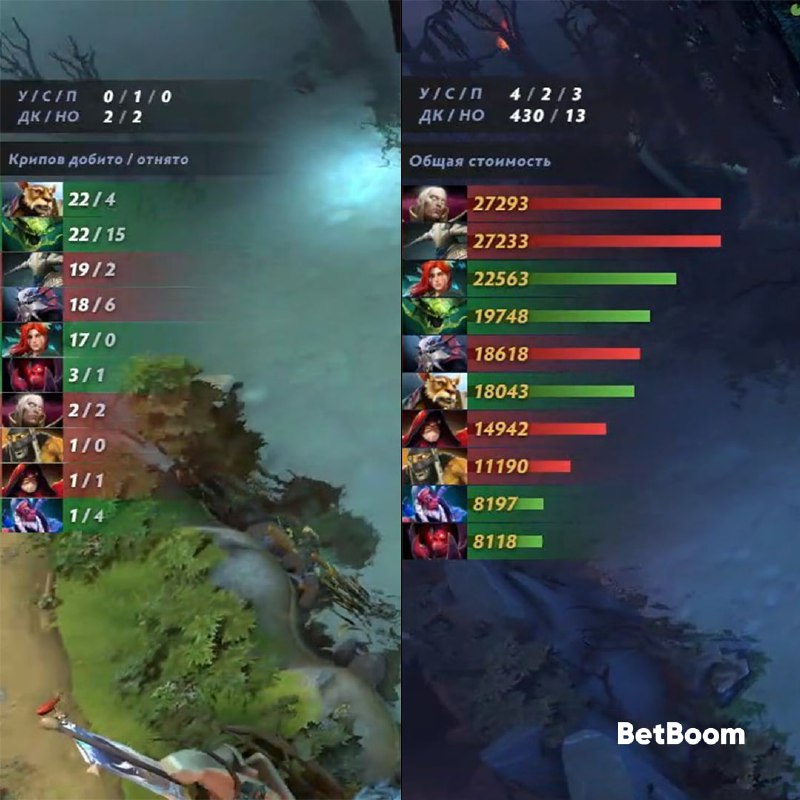Open the 'Общая стоимость' stat dropdown
Viewport: 800px width, 800px height.
[x=479, y=161]
